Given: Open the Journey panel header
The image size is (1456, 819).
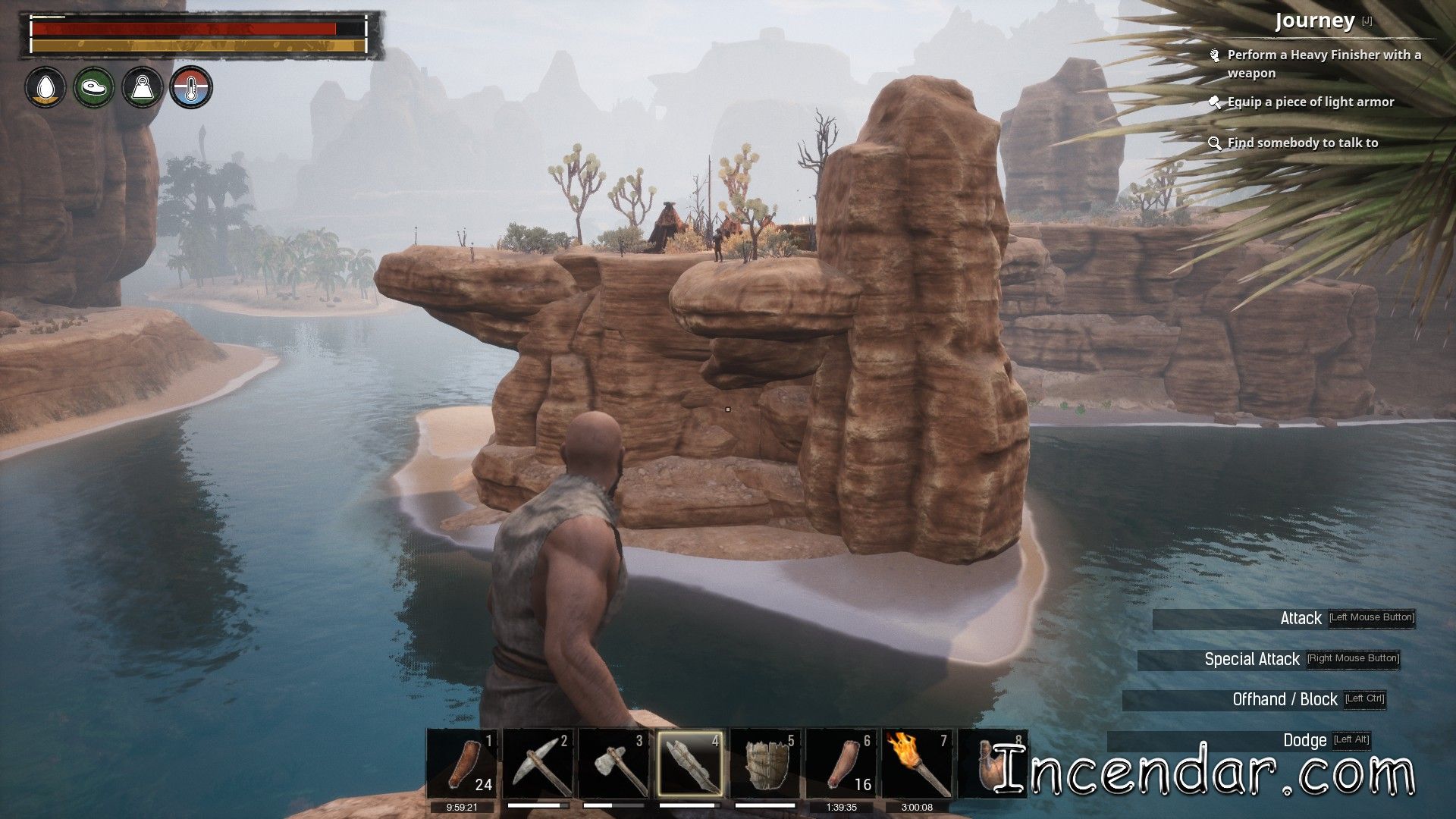Looking at the screenshot, I should point(1314,21).
